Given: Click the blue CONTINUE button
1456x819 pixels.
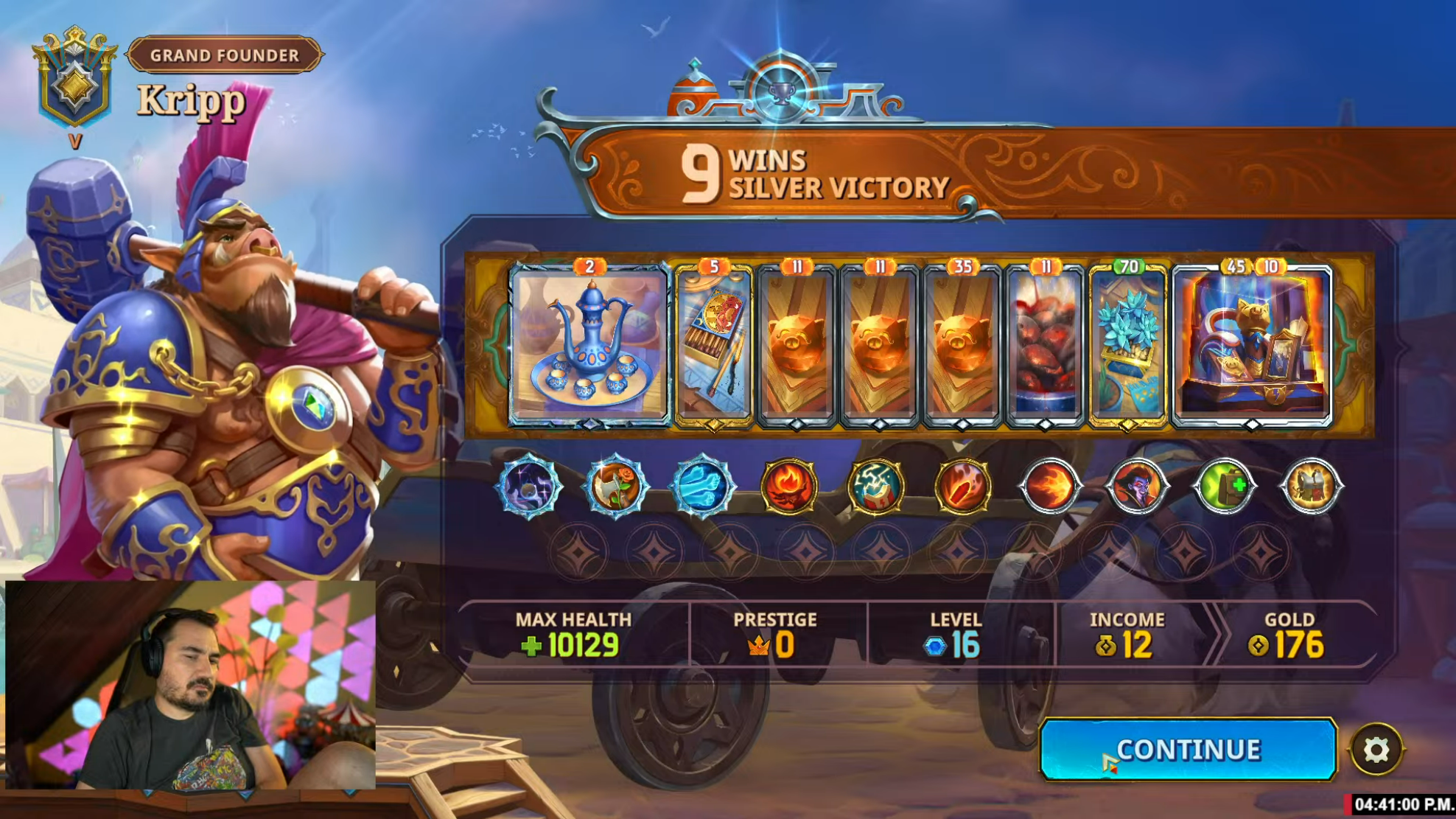Looking at the screenshot, I should pyautogui.click(x=1187, y=749).
